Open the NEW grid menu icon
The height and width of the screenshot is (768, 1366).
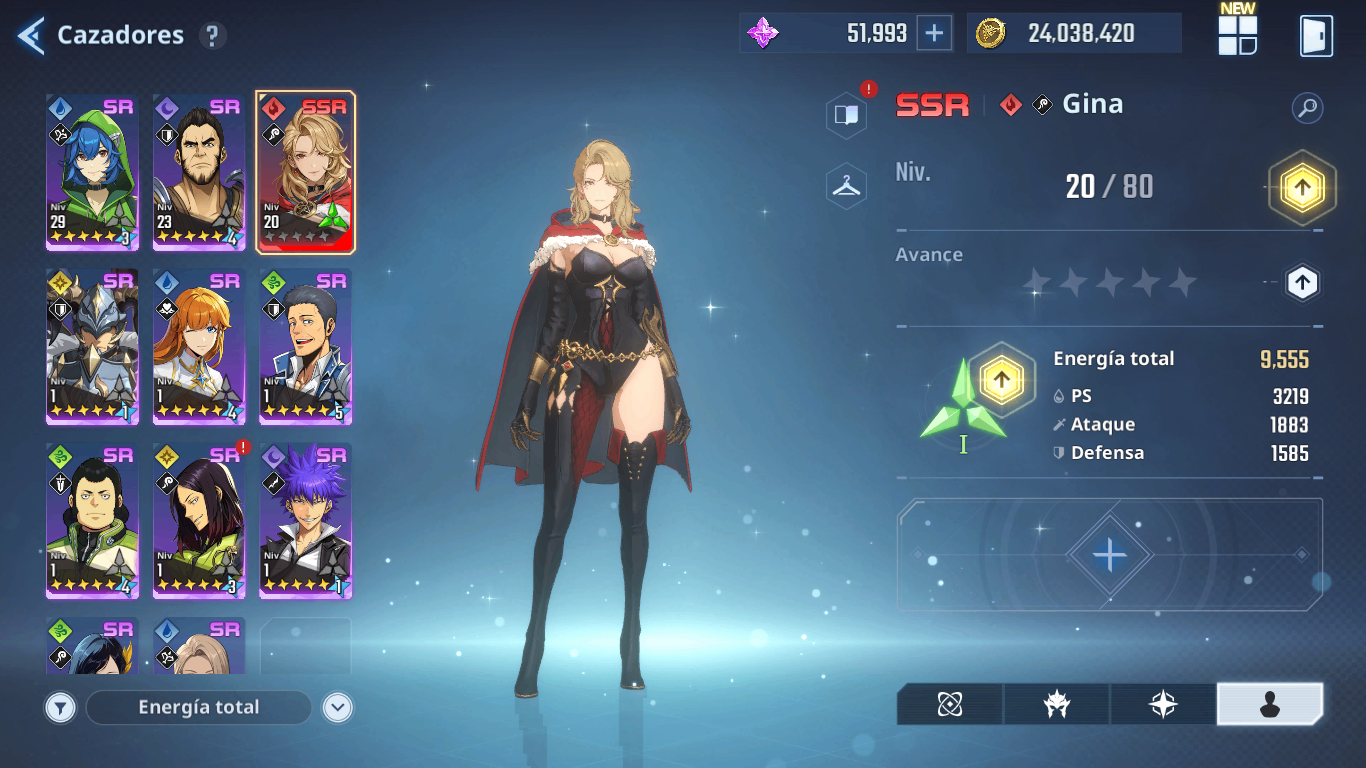tap(1237, 35)
